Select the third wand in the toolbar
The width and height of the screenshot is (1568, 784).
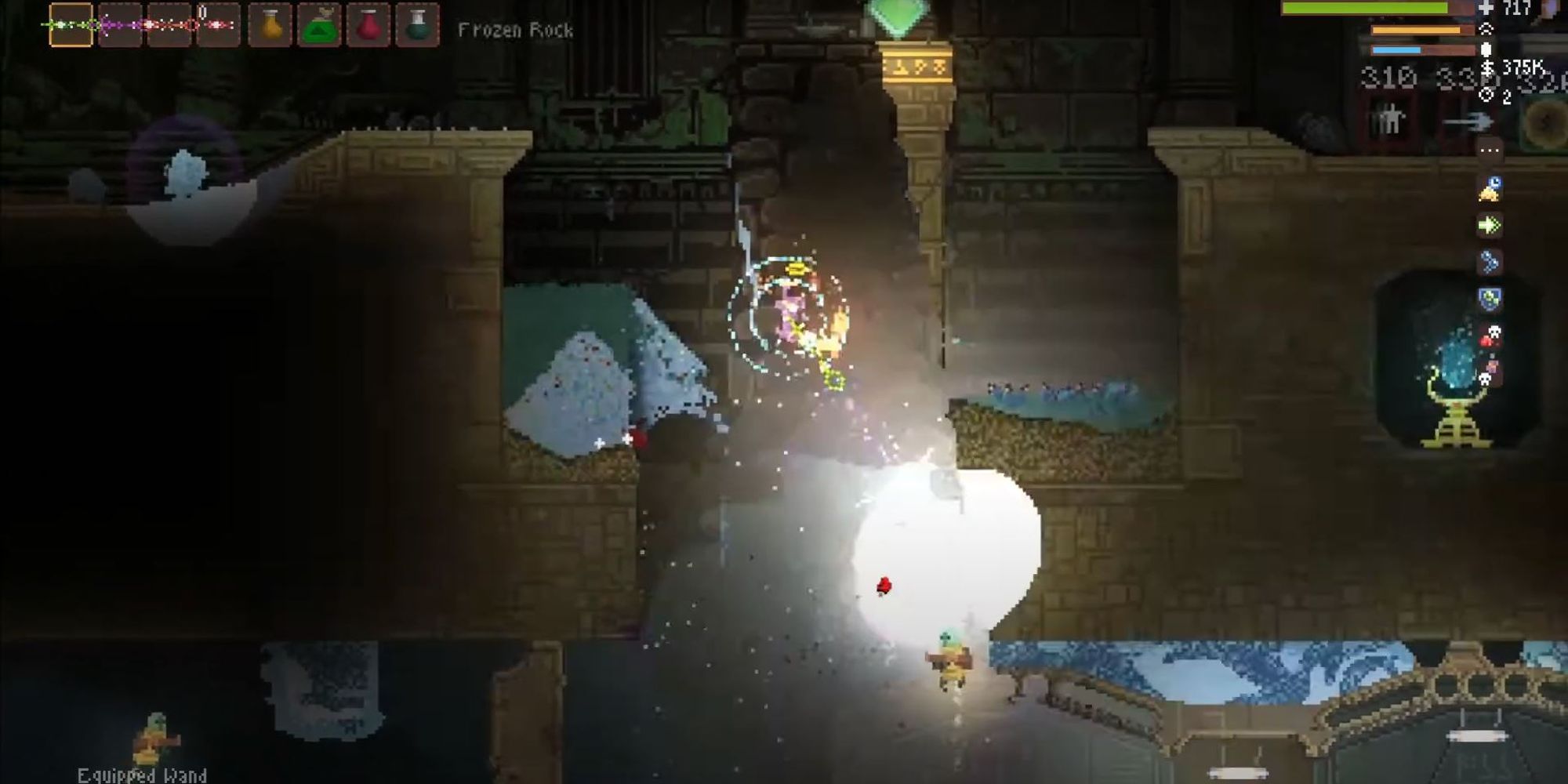169,22
